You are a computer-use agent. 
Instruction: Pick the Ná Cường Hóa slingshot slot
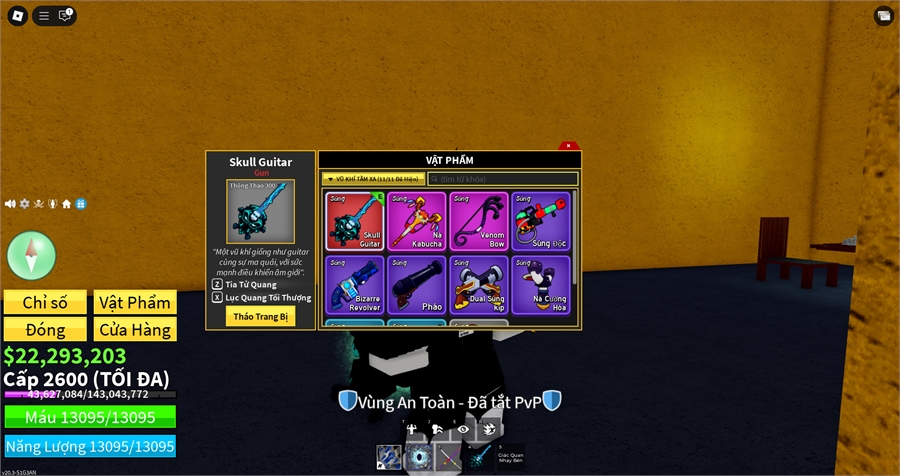pos(540,285)
